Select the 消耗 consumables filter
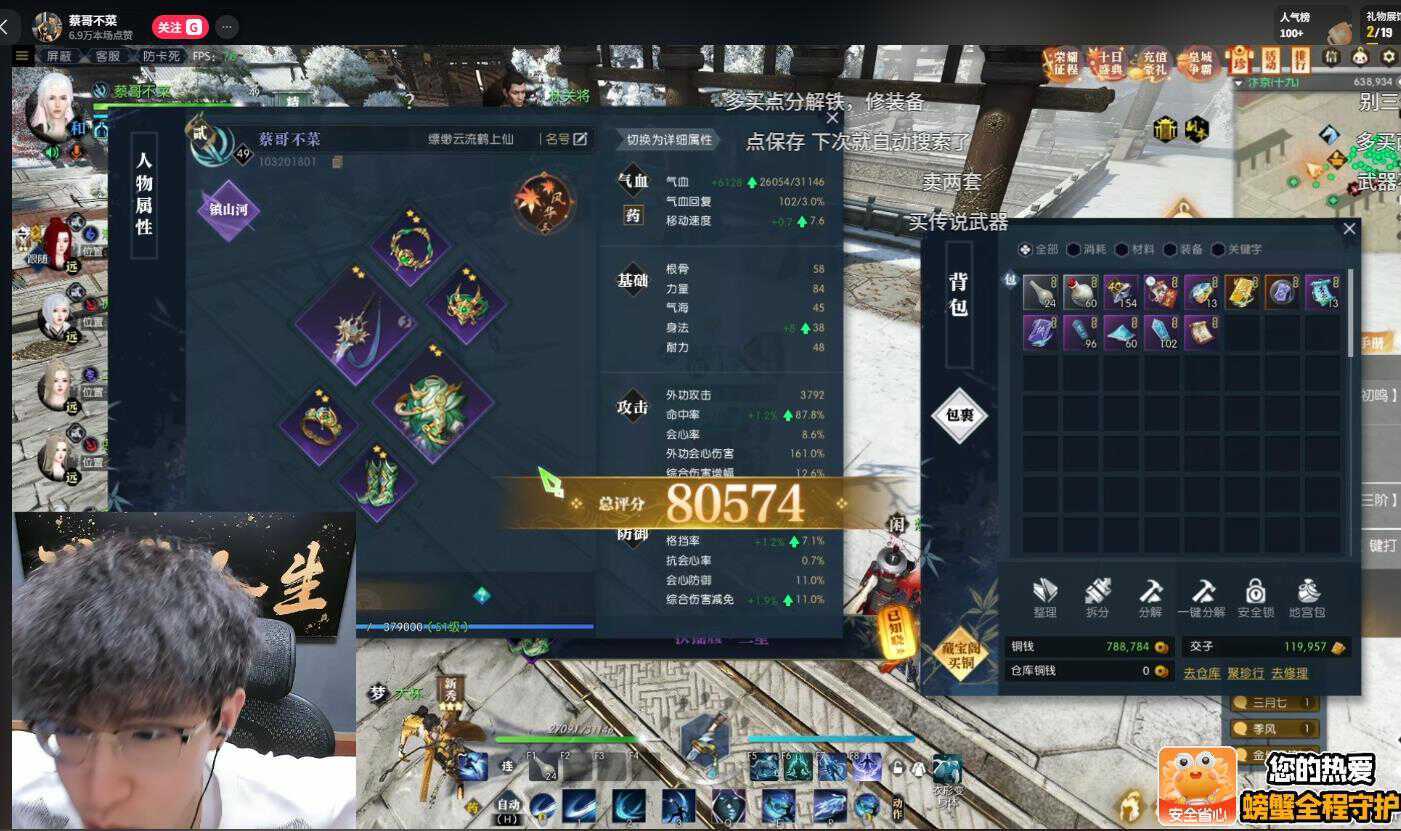The image size is (1401, 831). (x=1086, y=249)
